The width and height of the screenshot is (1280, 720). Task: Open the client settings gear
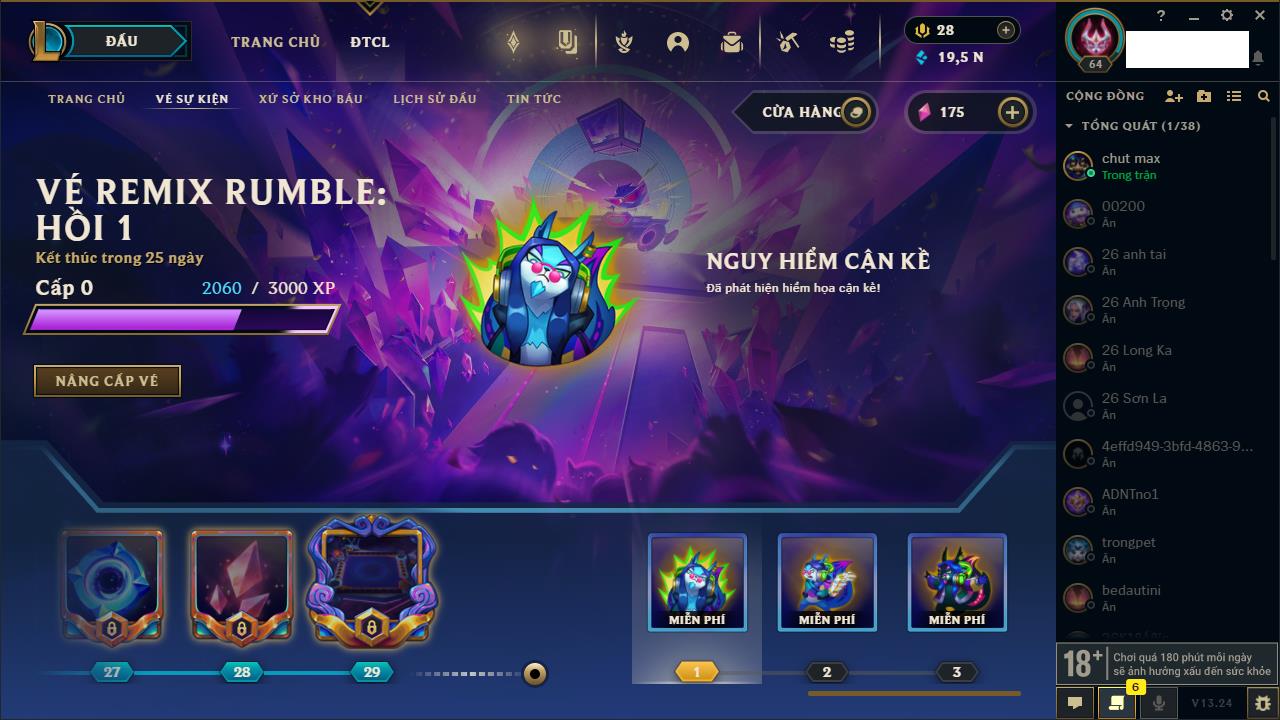(x=1227, y=16)
